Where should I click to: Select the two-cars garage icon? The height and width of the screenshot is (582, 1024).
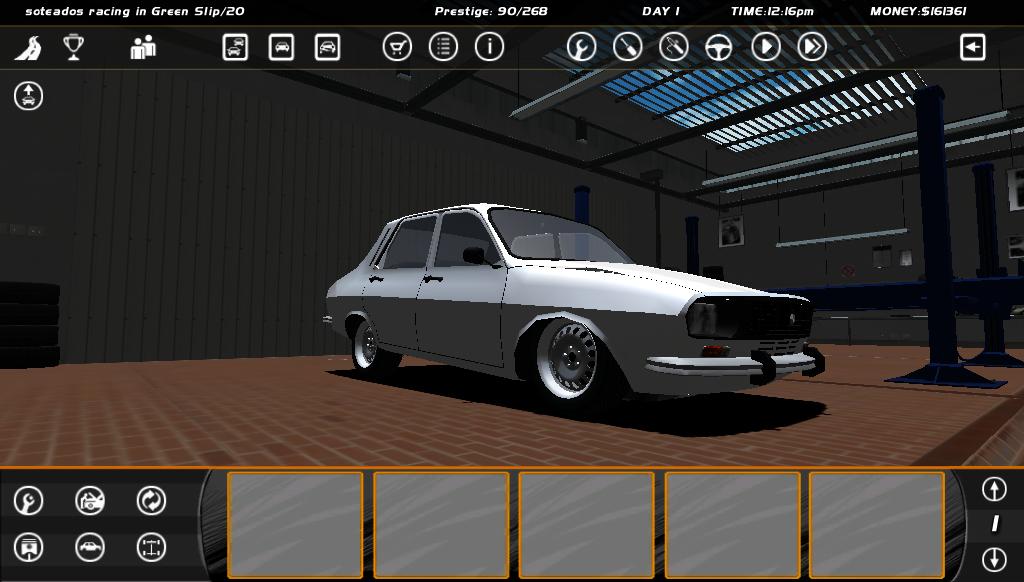click(x=235, y=47)
